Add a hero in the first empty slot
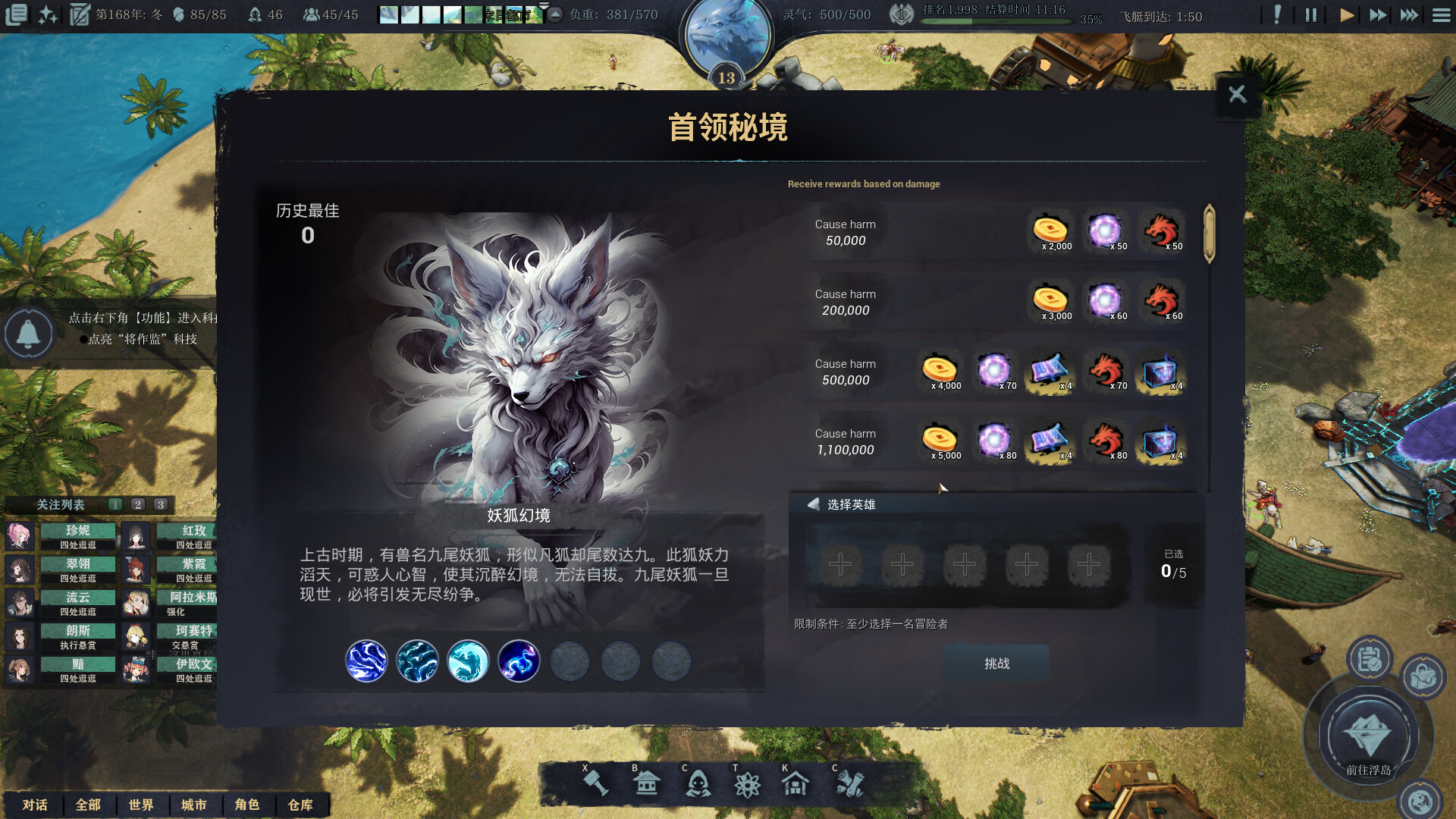This screenshot has width=1456, height=819. coord(839,565)
